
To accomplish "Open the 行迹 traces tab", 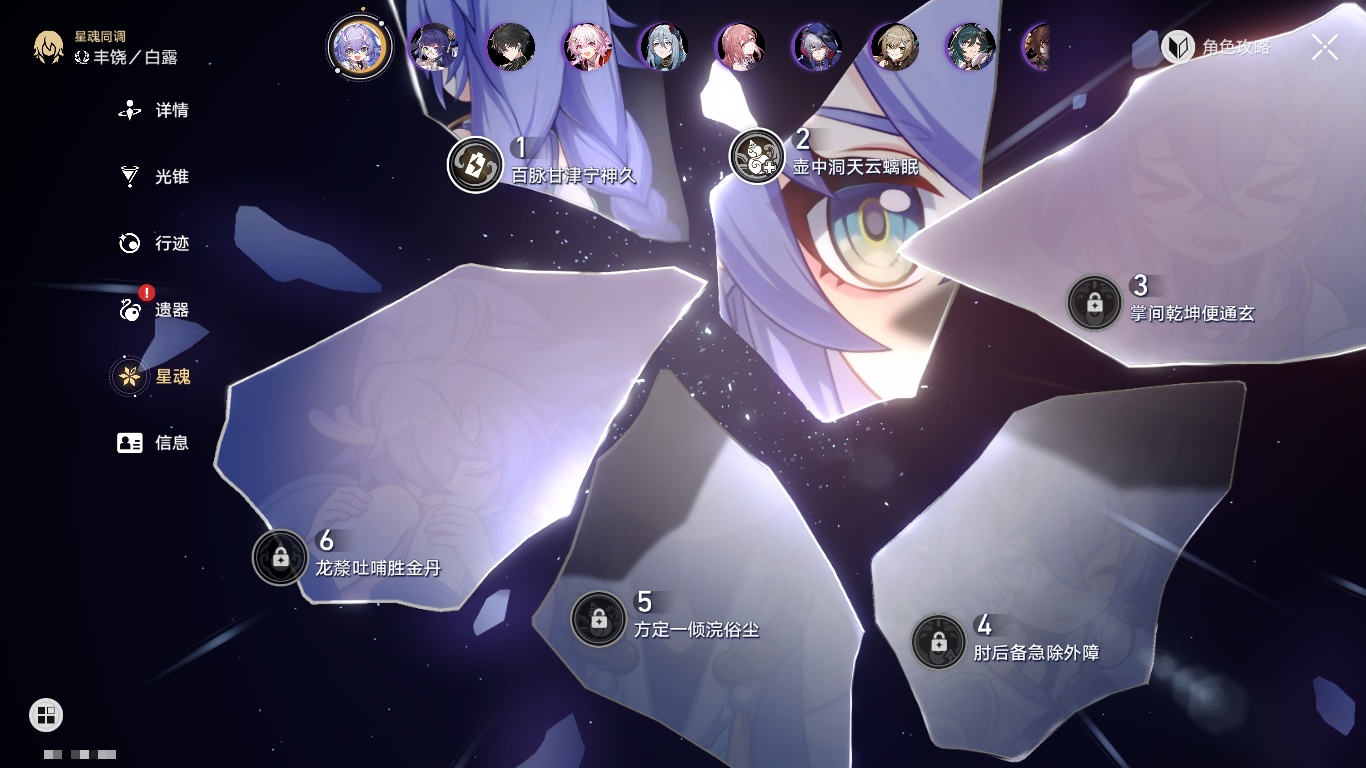I will (155, 243).
